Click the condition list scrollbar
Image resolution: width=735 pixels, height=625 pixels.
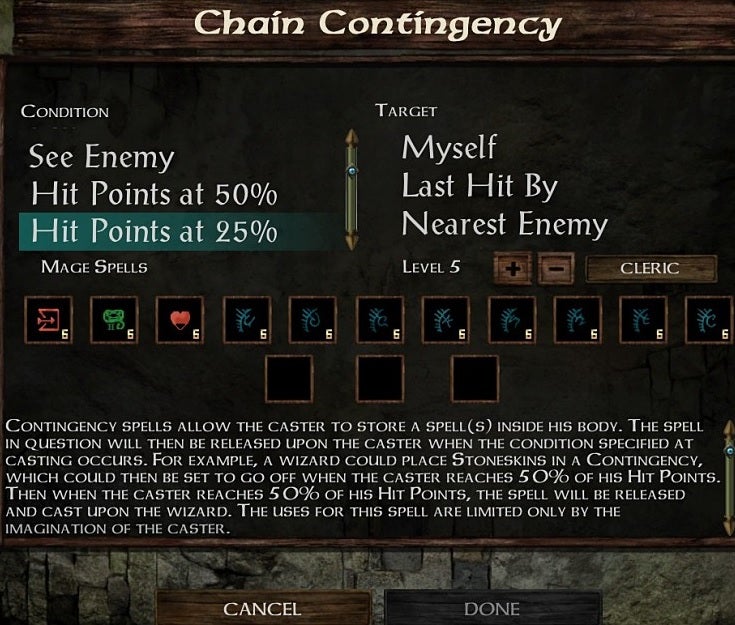(351, 188)
